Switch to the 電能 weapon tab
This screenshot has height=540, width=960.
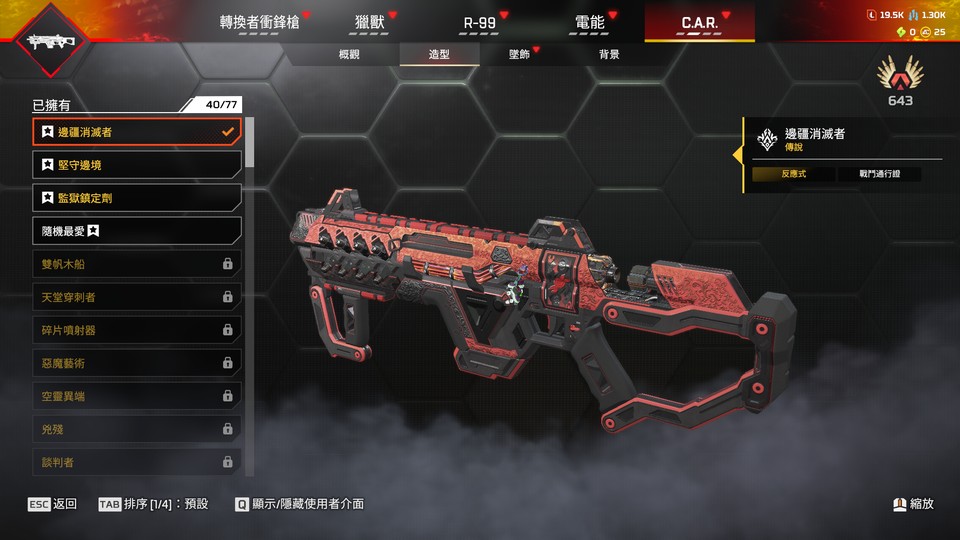tap(590, 22)
